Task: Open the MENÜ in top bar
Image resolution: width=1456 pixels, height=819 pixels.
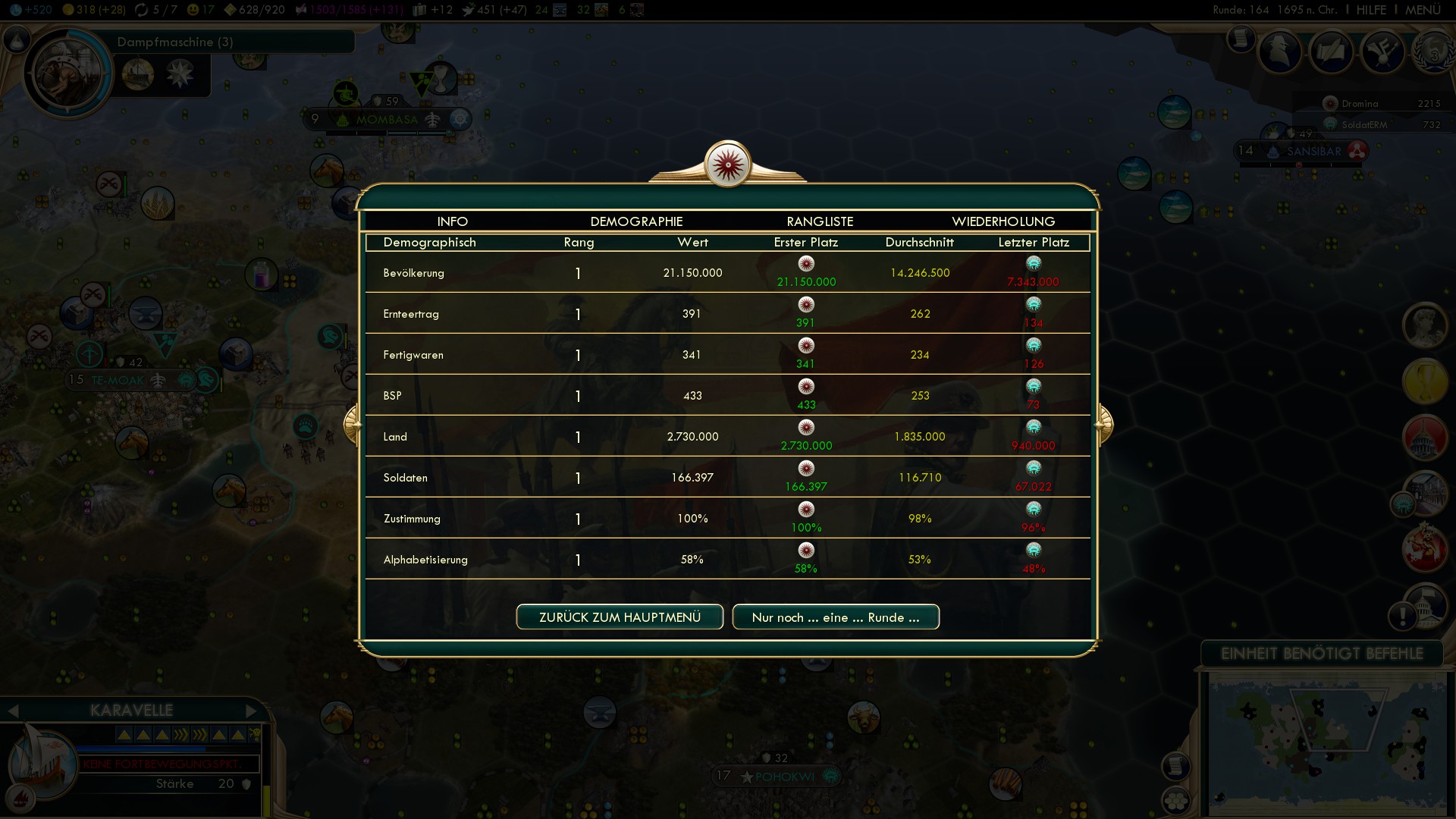Action: pyautogui.click(x=1423, y=10)
